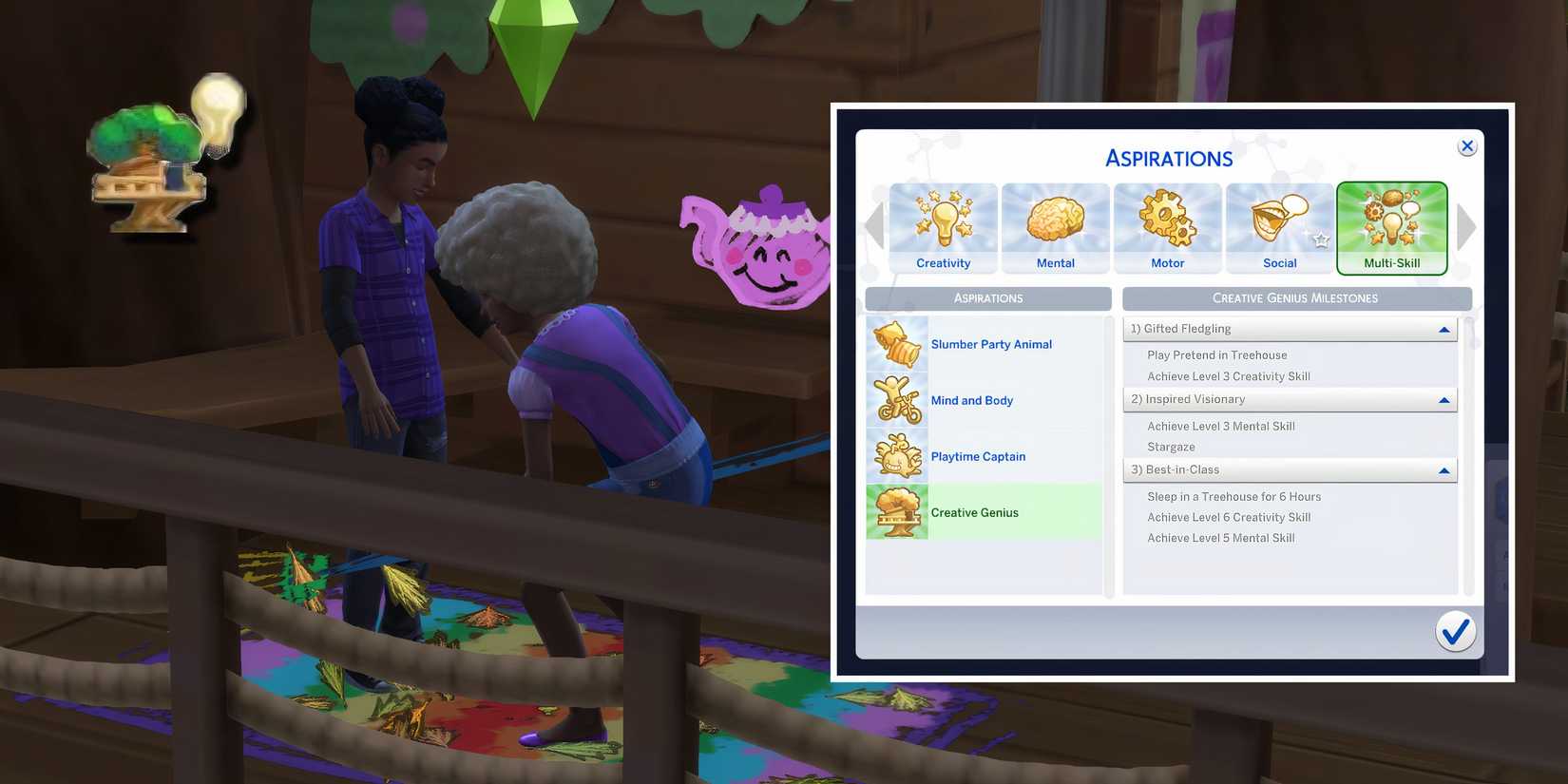
Task: Switch to the Mental tab
Action: pyautogui.click(x=1055, y=228)
